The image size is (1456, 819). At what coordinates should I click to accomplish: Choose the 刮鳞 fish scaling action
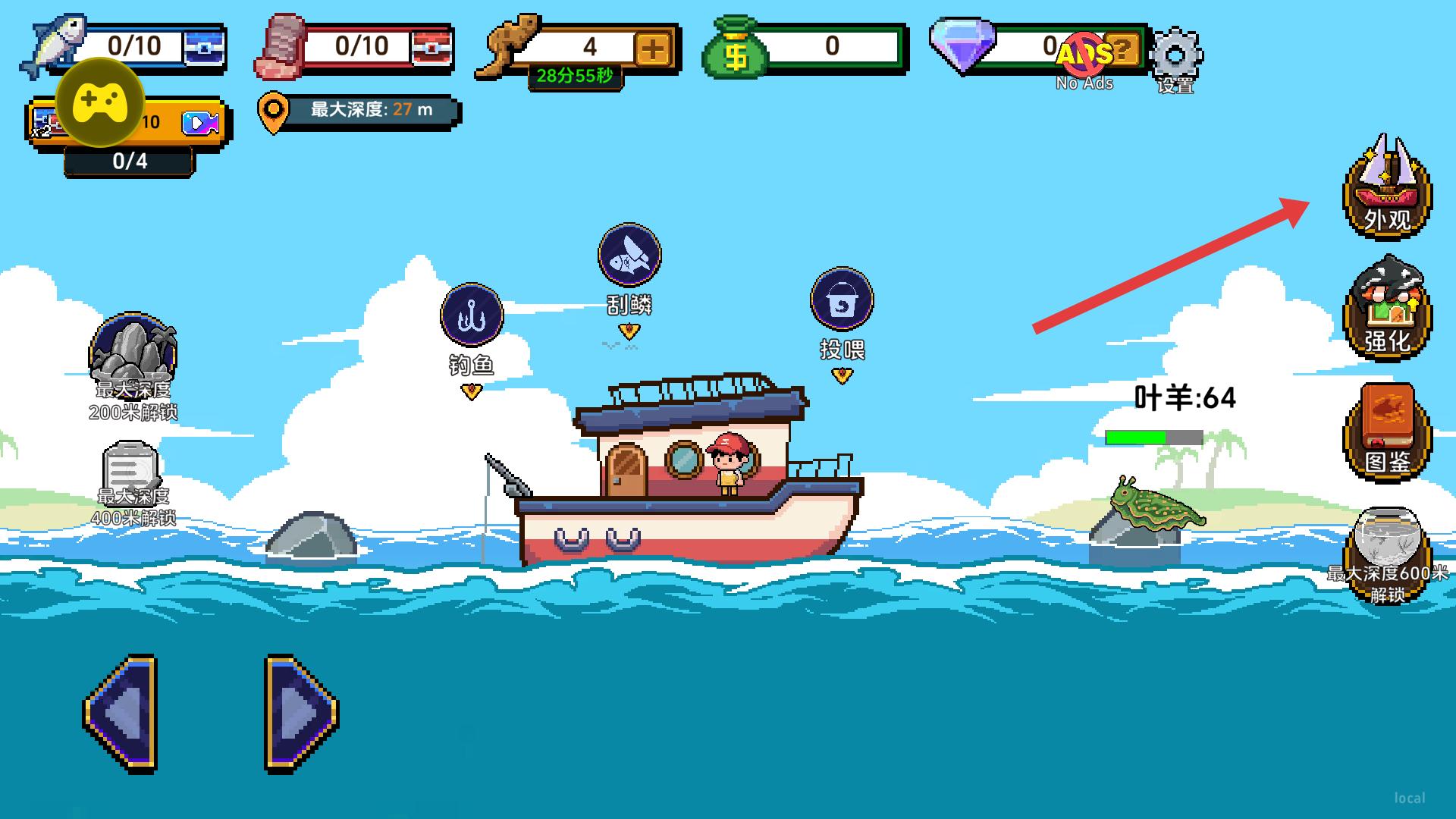[x=629, y=255]
